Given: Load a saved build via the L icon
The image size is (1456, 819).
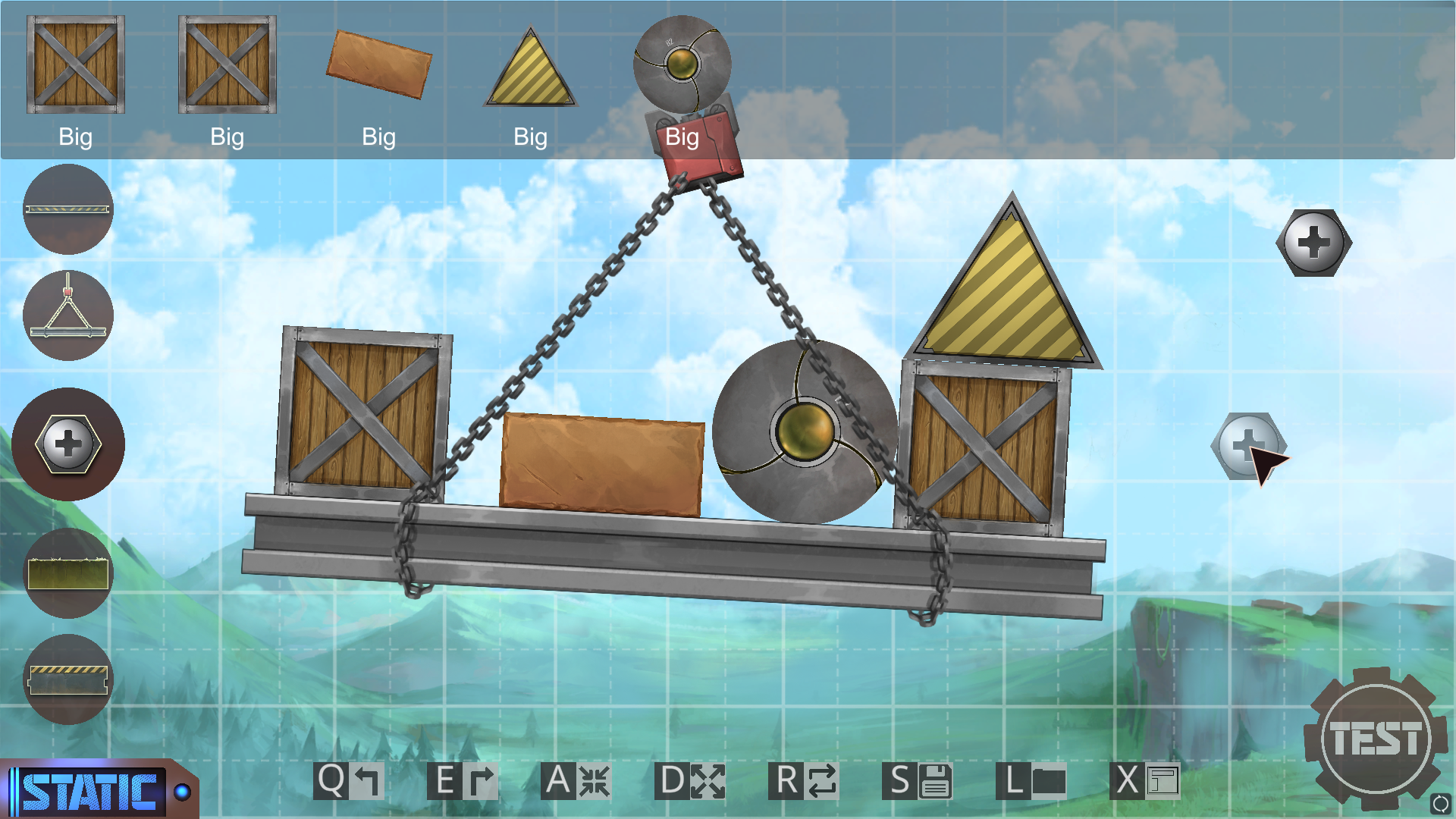Looking at the screenshot, I should pyautogui.click(x=1033, y=780).
